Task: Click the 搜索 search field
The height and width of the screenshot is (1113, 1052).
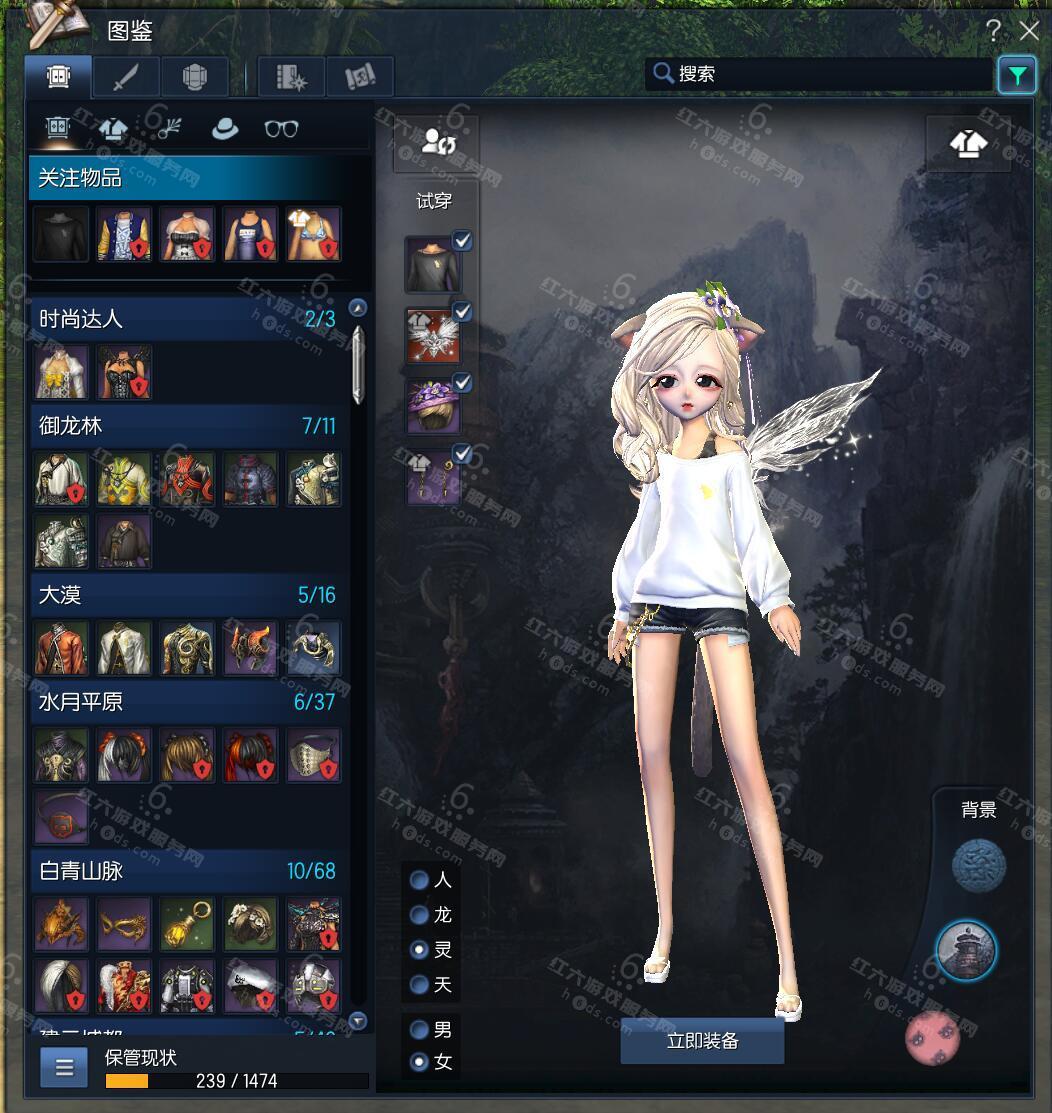Action: 820,74
